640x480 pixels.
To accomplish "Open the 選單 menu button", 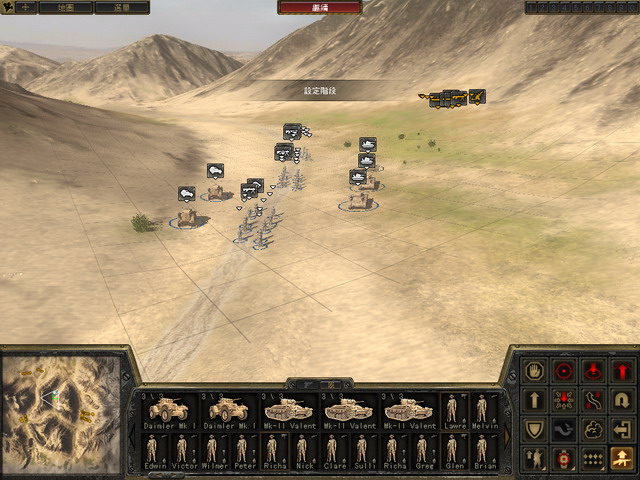I will [x=121, y=7].
